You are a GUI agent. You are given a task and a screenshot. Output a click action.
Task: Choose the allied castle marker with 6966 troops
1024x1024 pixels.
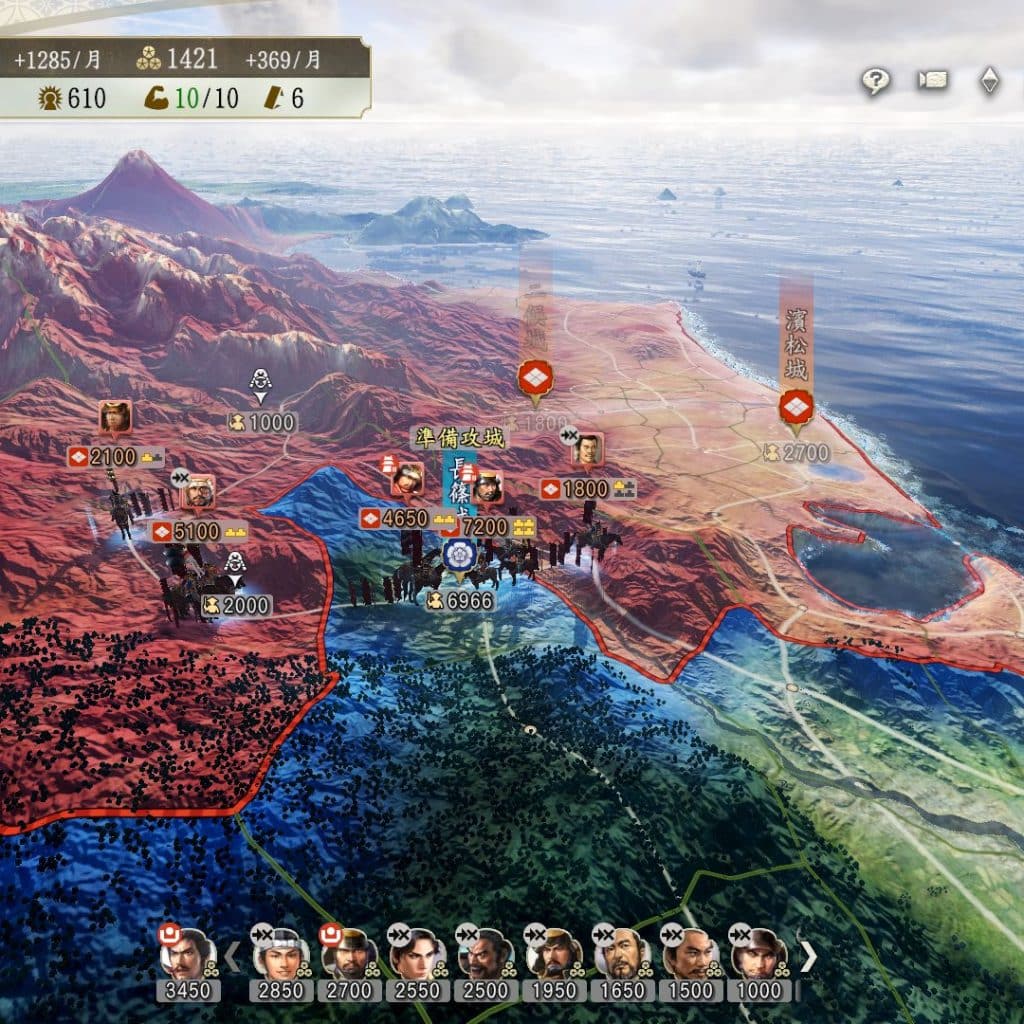tap(459, 554)
